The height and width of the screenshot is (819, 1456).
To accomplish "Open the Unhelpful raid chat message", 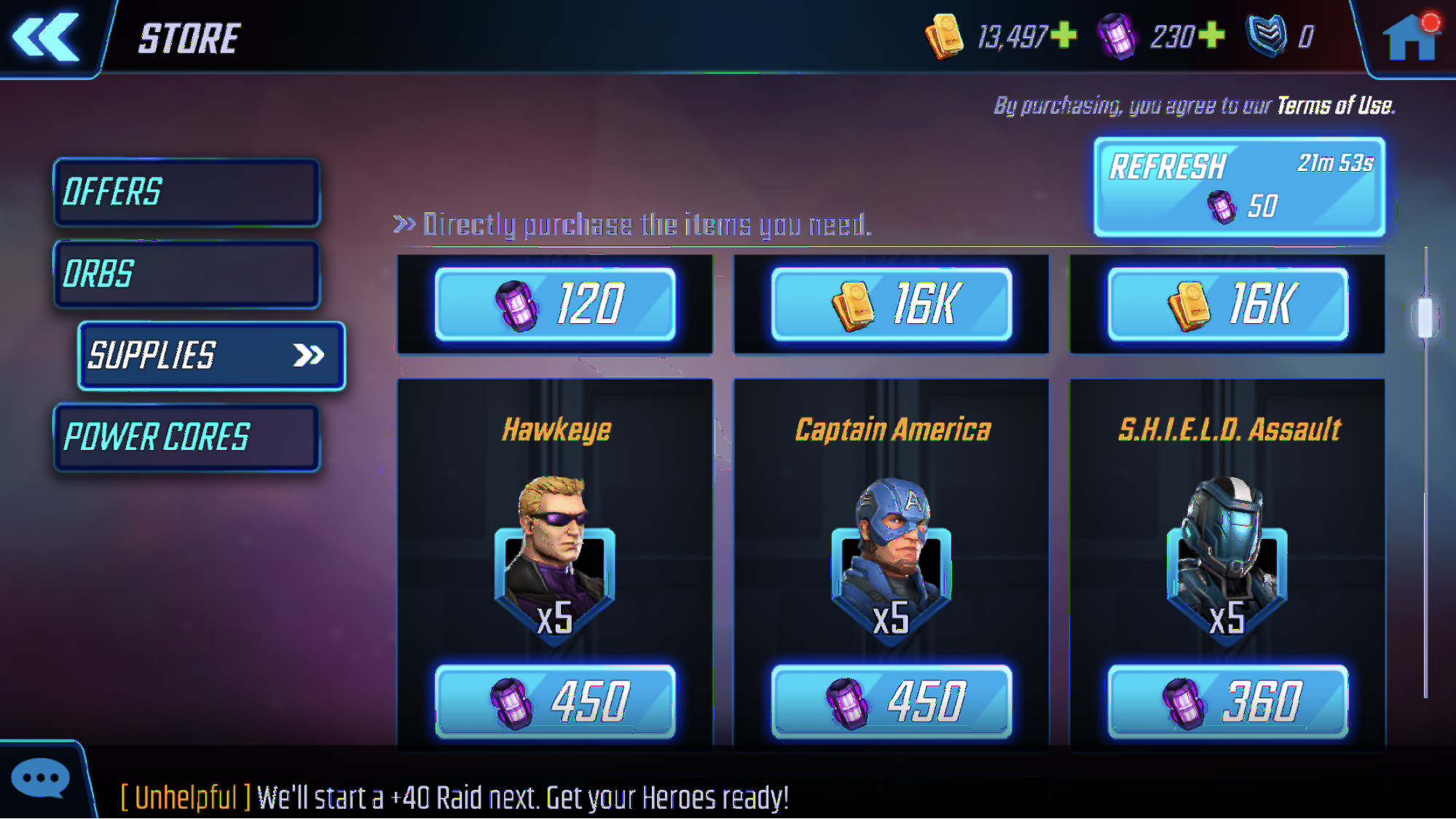I will tap(454, 798).
